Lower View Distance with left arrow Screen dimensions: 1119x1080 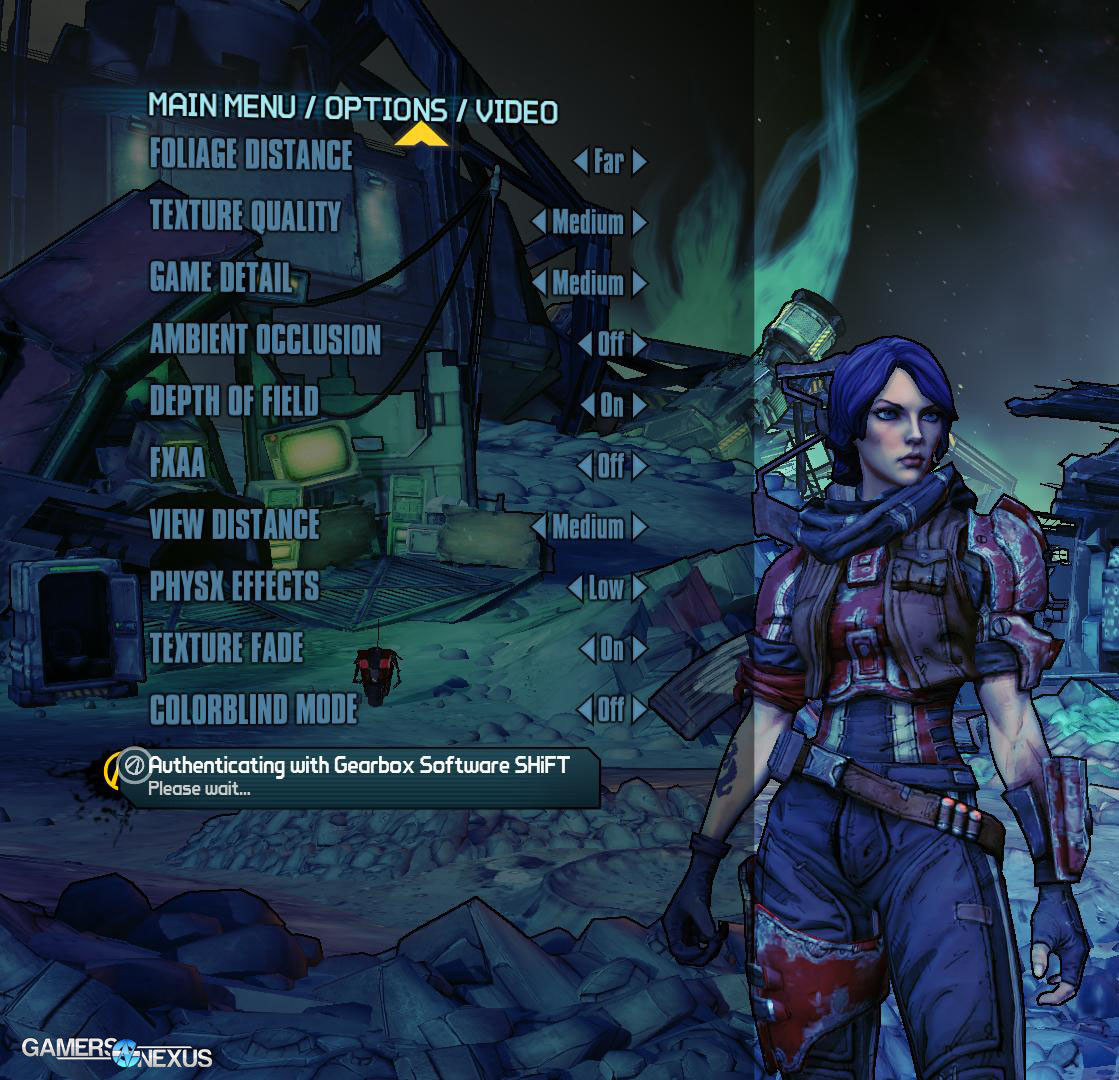point(538,527)
